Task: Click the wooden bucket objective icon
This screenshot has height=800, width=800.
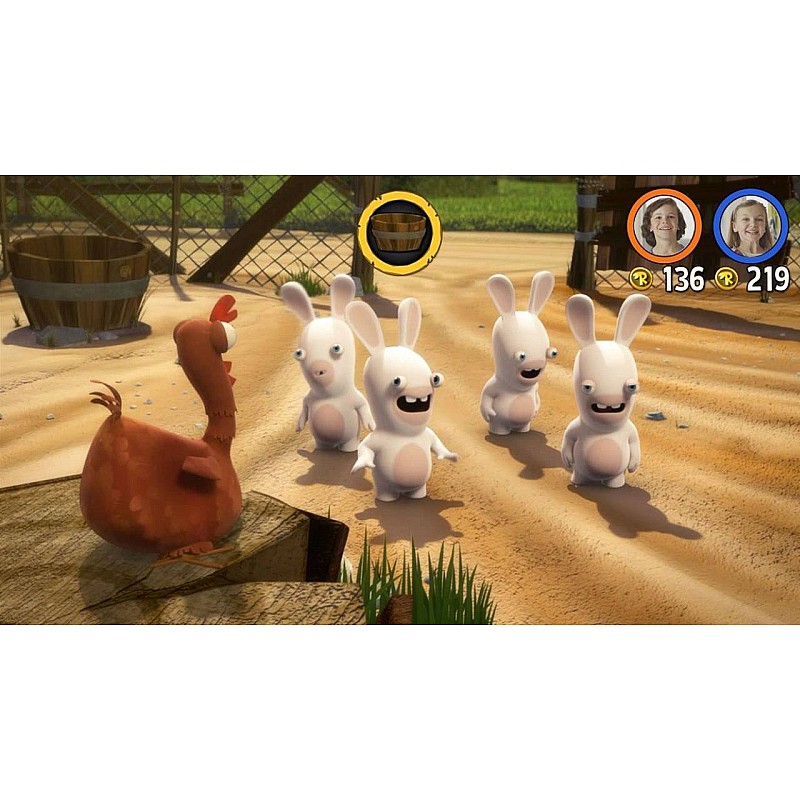Action: point(399,233)
